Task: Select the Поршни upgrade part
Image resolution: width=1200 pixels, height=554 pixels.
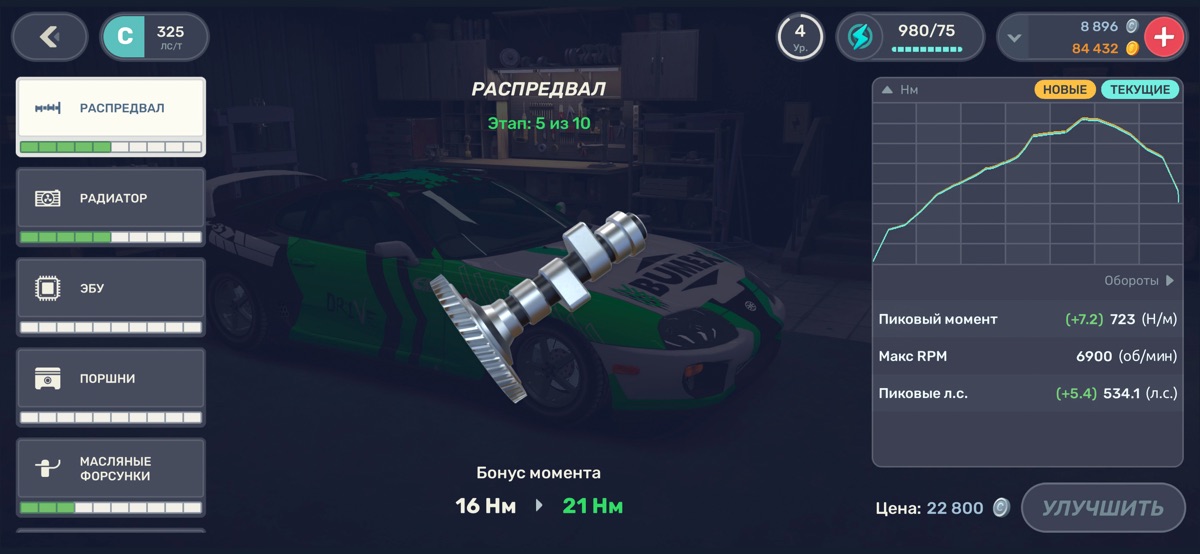Action: click(x=111, y=386)
